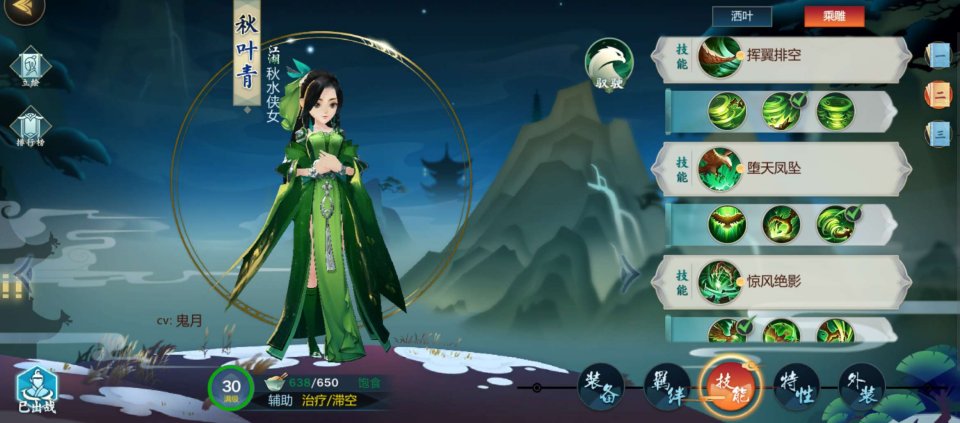Viewport: 960px width, 423px height.
Task: Choose skill preset 一
Action: click(x=938, y=55)
